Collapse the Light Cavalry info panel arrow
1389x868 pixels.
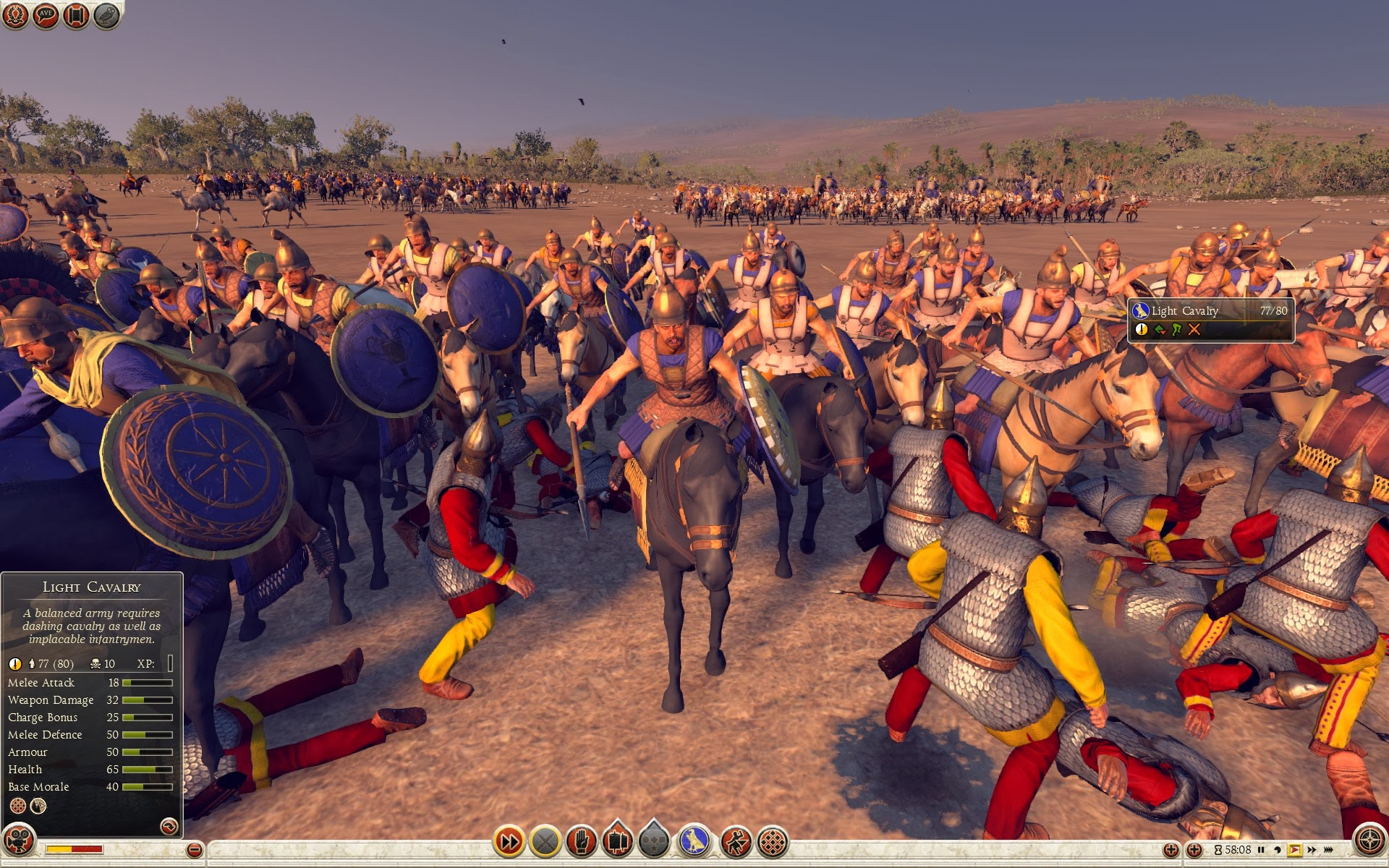169,826
